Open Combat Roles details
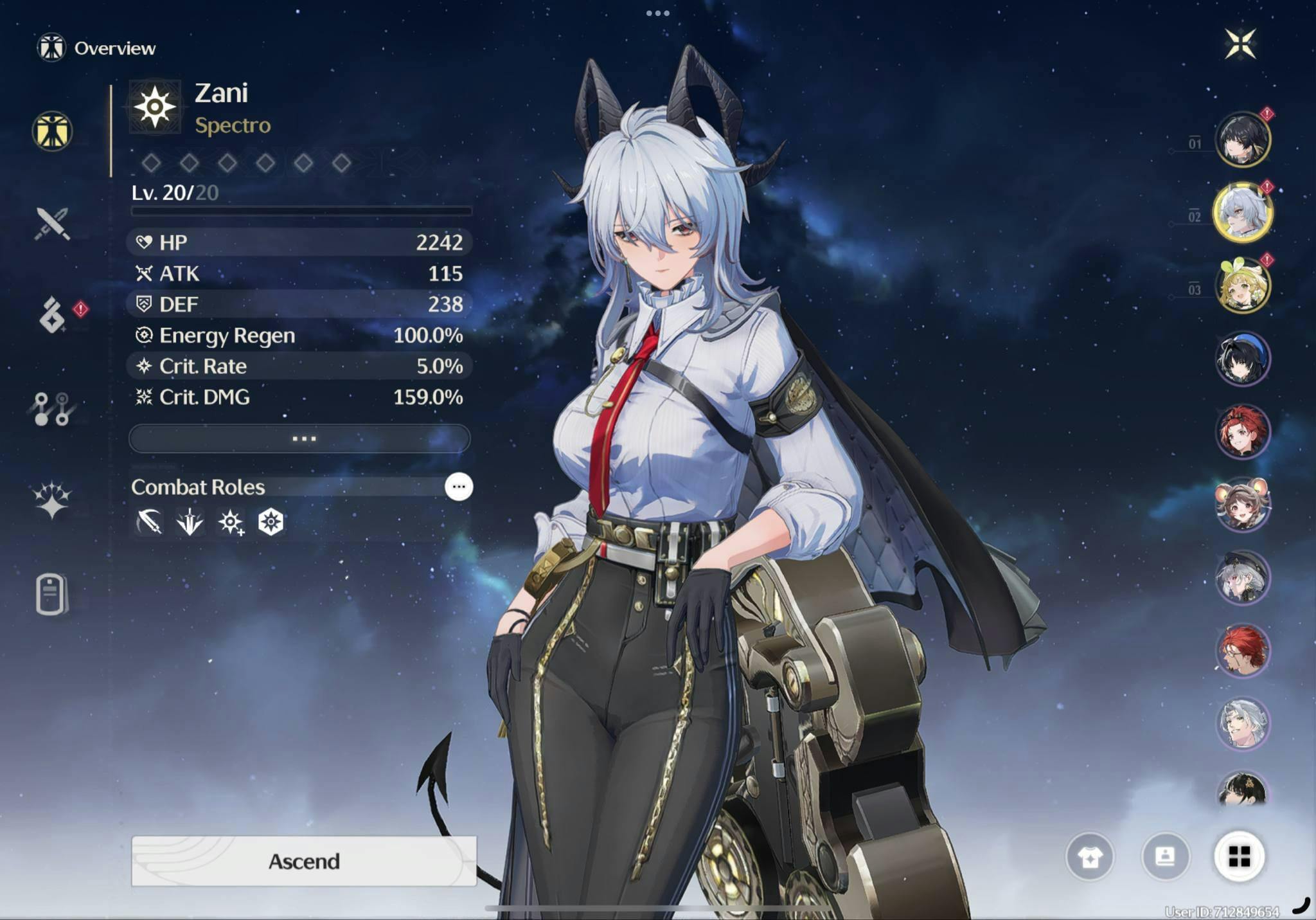 [459, 487]
